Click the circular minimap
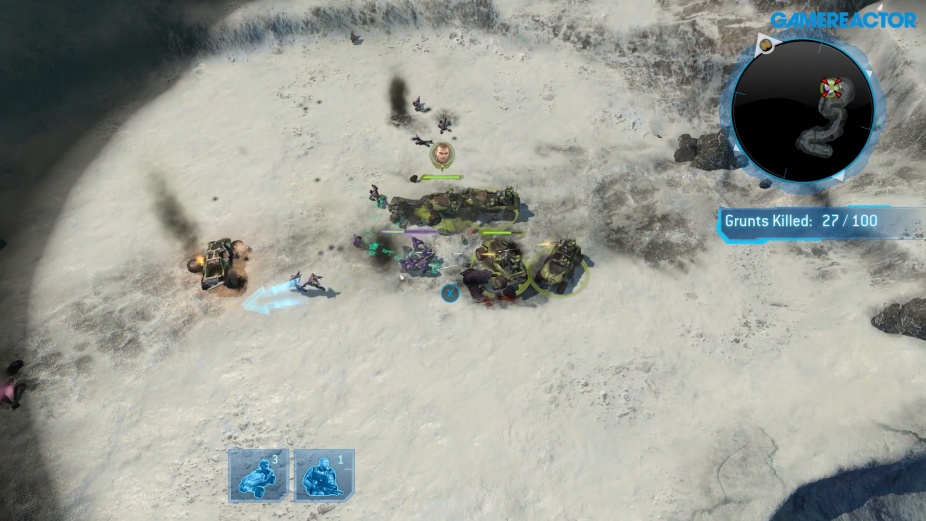Image resolution: width=926 pixels, height=521 pixels. (x=802, y=110)
